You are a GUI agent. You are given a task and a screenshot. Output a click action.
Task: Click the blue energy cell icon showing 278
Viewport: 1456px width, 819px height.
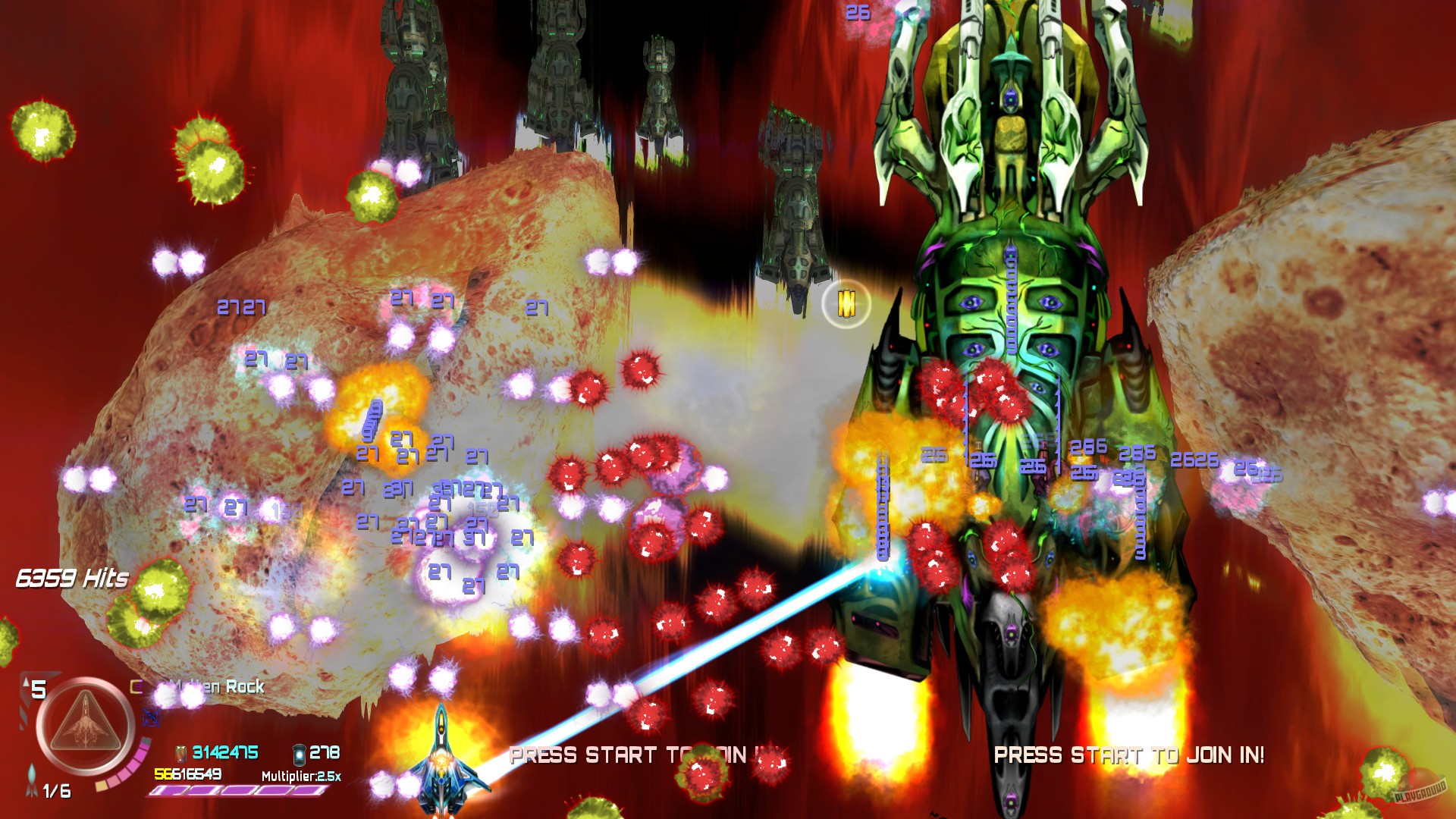coord(300,755)
